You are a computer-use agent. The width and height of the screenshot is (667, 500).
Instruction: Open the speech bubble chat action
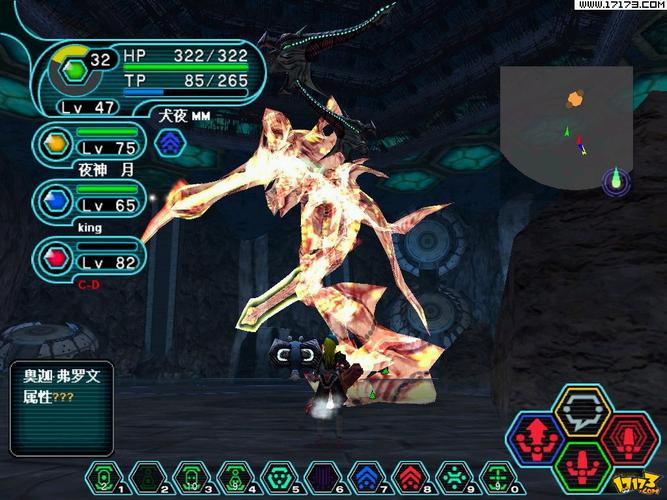click(583, 411)
